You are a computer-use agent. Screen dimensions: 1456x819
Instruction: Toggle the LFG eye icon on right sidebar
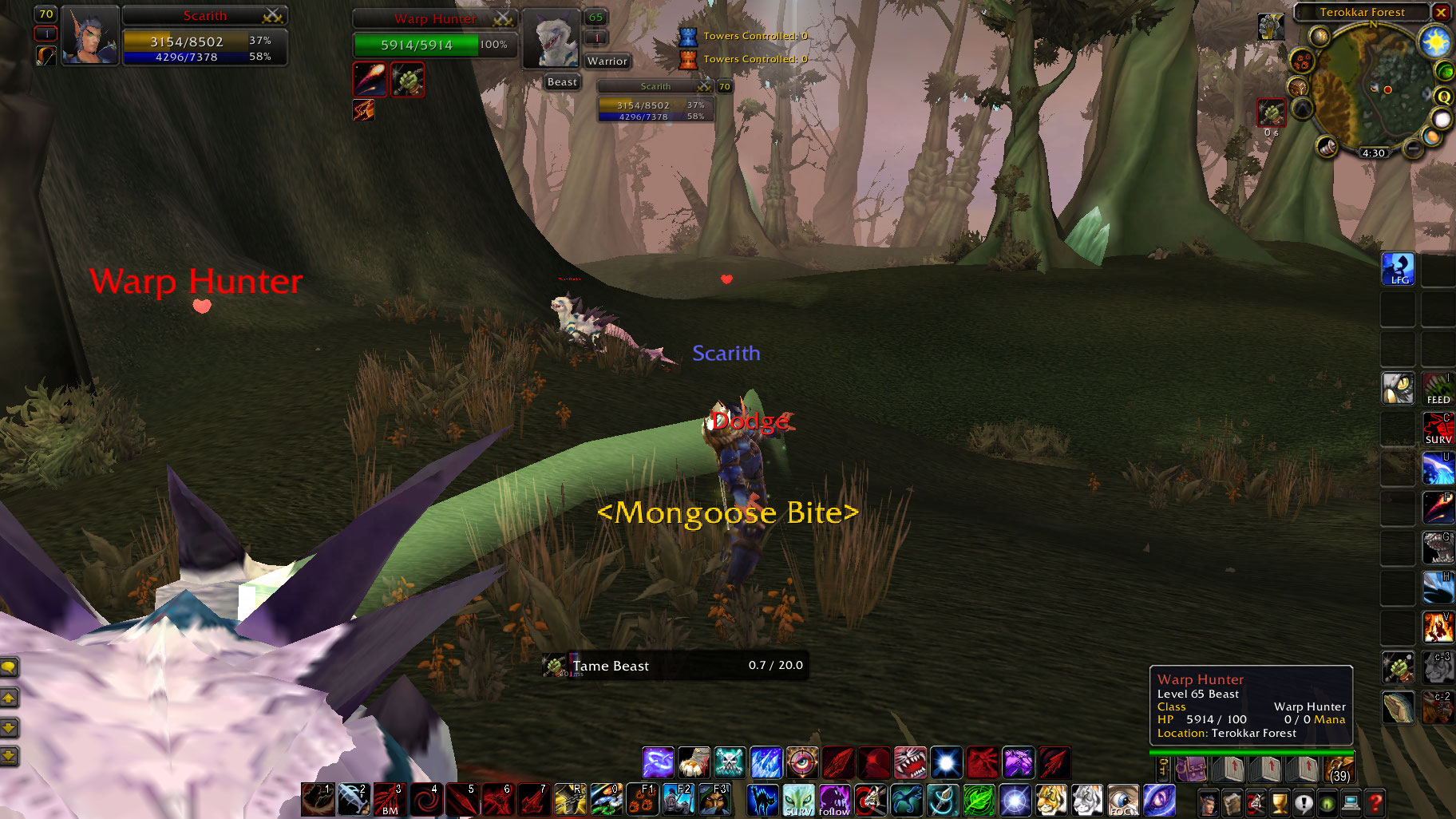coord(1398,269)
